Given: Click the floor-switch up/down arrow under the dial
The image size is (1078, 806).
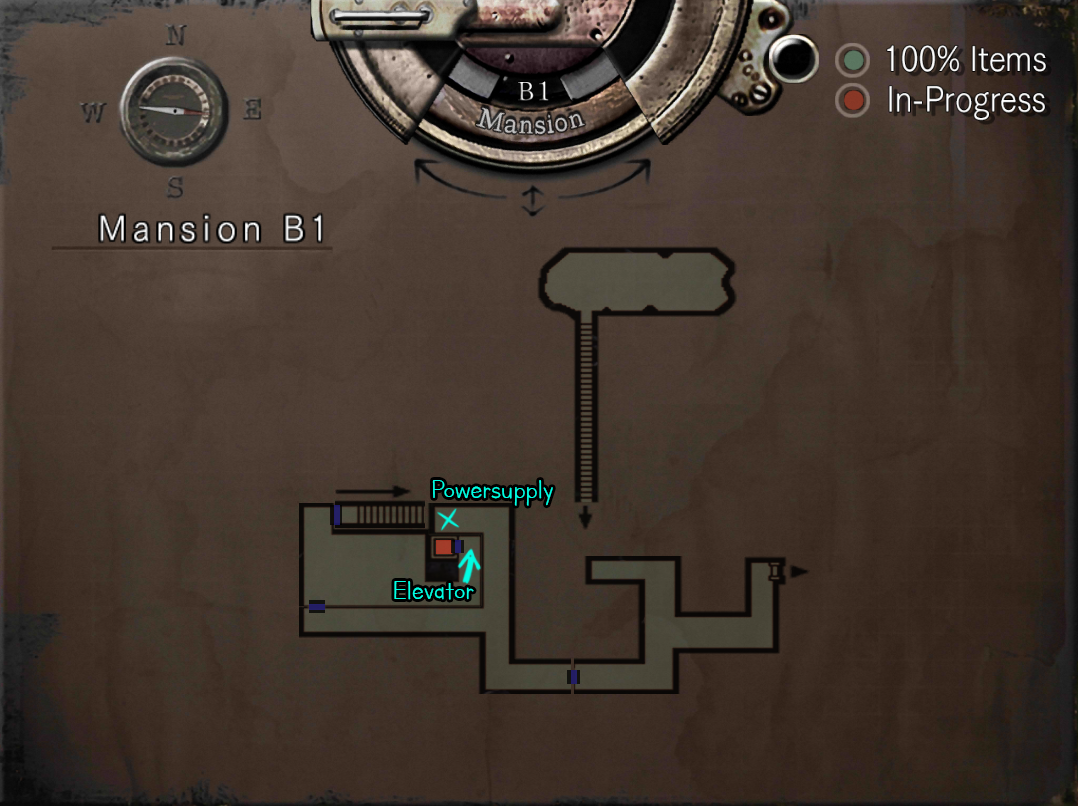Looking at the screenshot, I should point(532,202).
